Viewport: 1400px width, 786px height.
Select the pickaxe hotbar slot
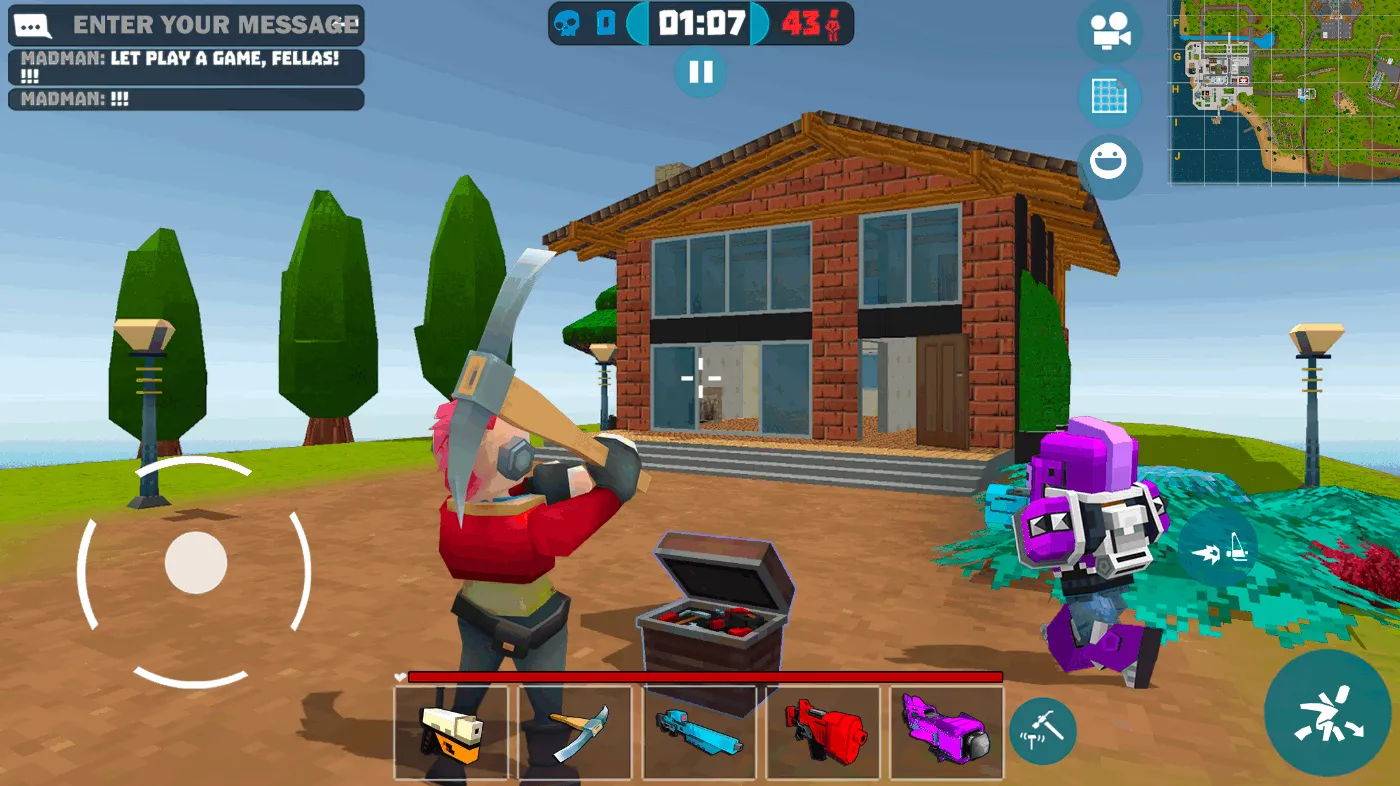[x=575, y=732]
